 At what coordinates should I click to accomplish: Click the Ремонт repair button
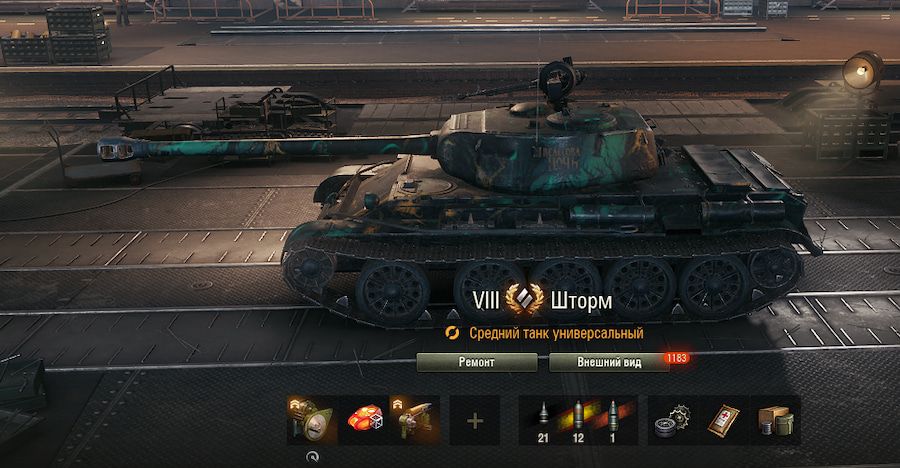coord(476,362)
